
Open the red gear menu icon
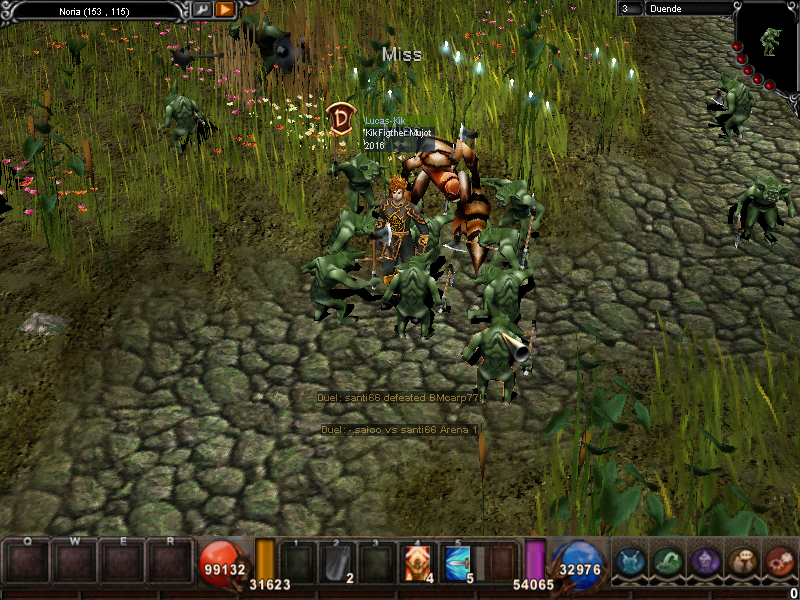779,563
